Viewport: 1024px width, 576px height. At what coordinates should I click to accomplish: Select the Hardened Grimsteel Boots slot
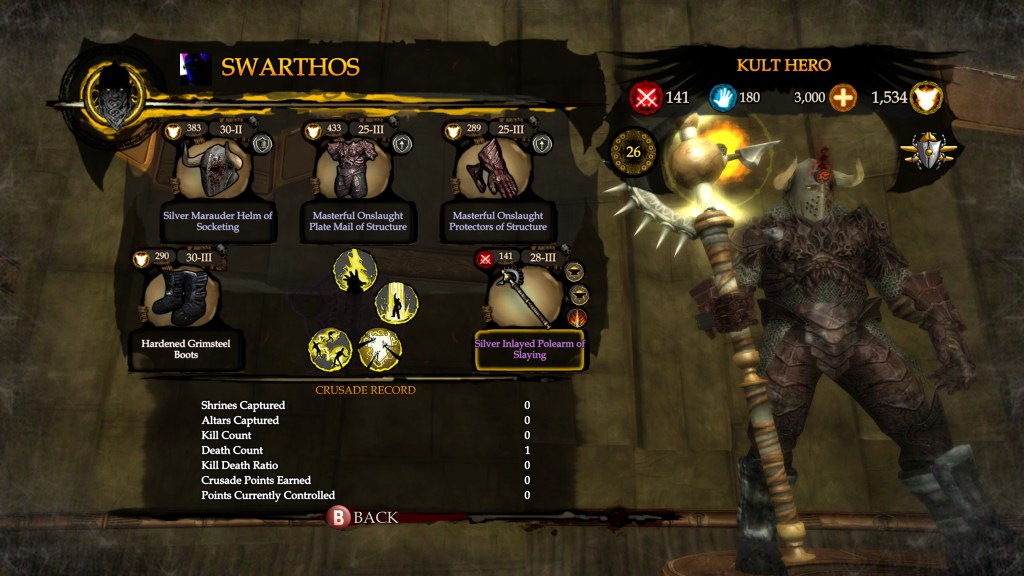(x=182, y=300)
